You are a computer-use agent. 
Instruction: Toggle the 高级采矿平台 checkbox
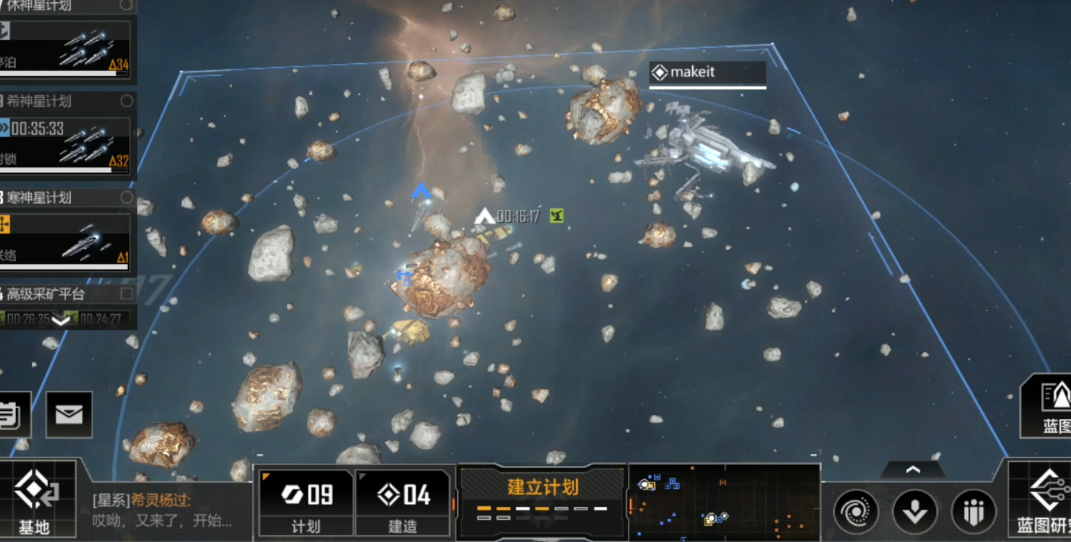pos(127,294)
